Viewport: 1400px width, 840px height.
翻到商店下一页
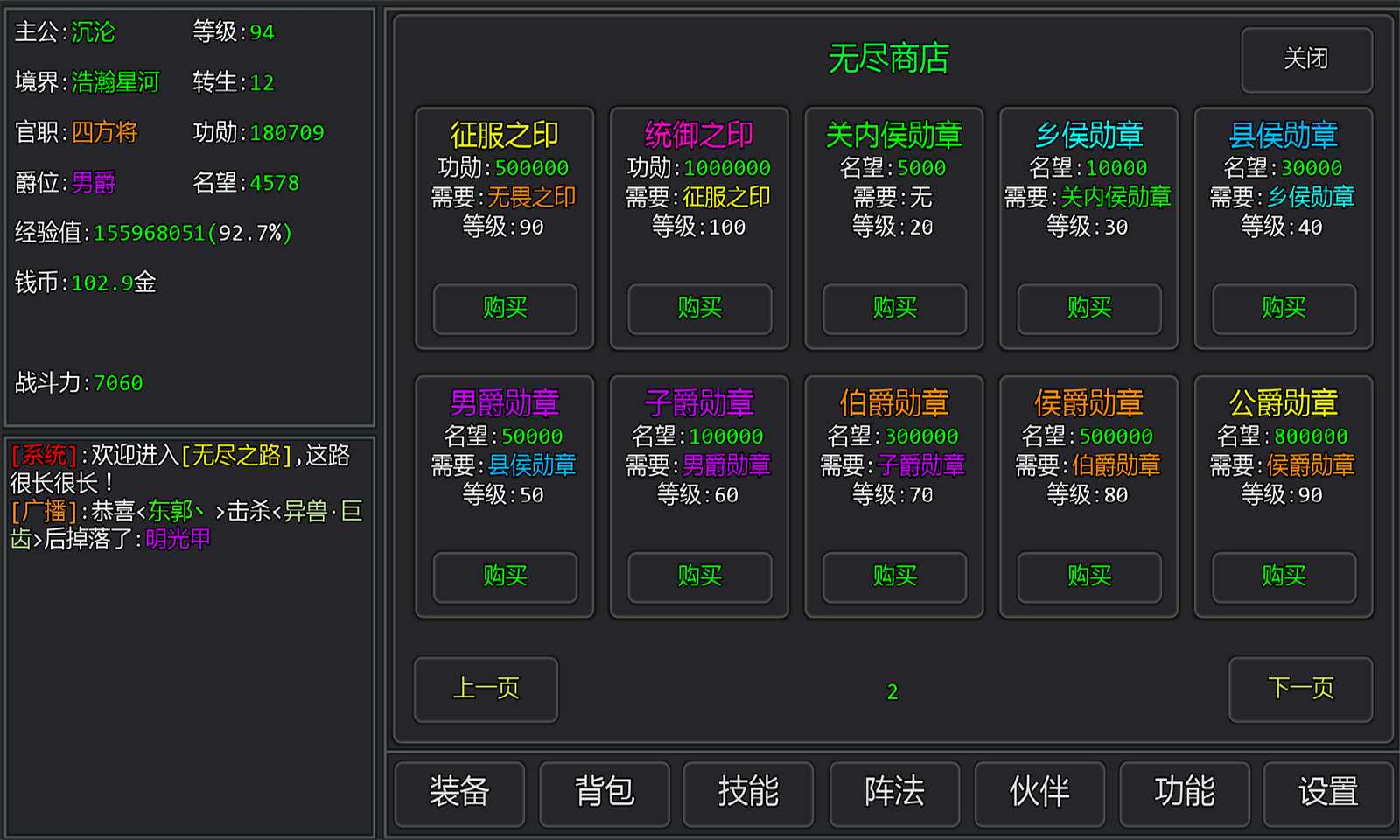[x=1301, y=689]
